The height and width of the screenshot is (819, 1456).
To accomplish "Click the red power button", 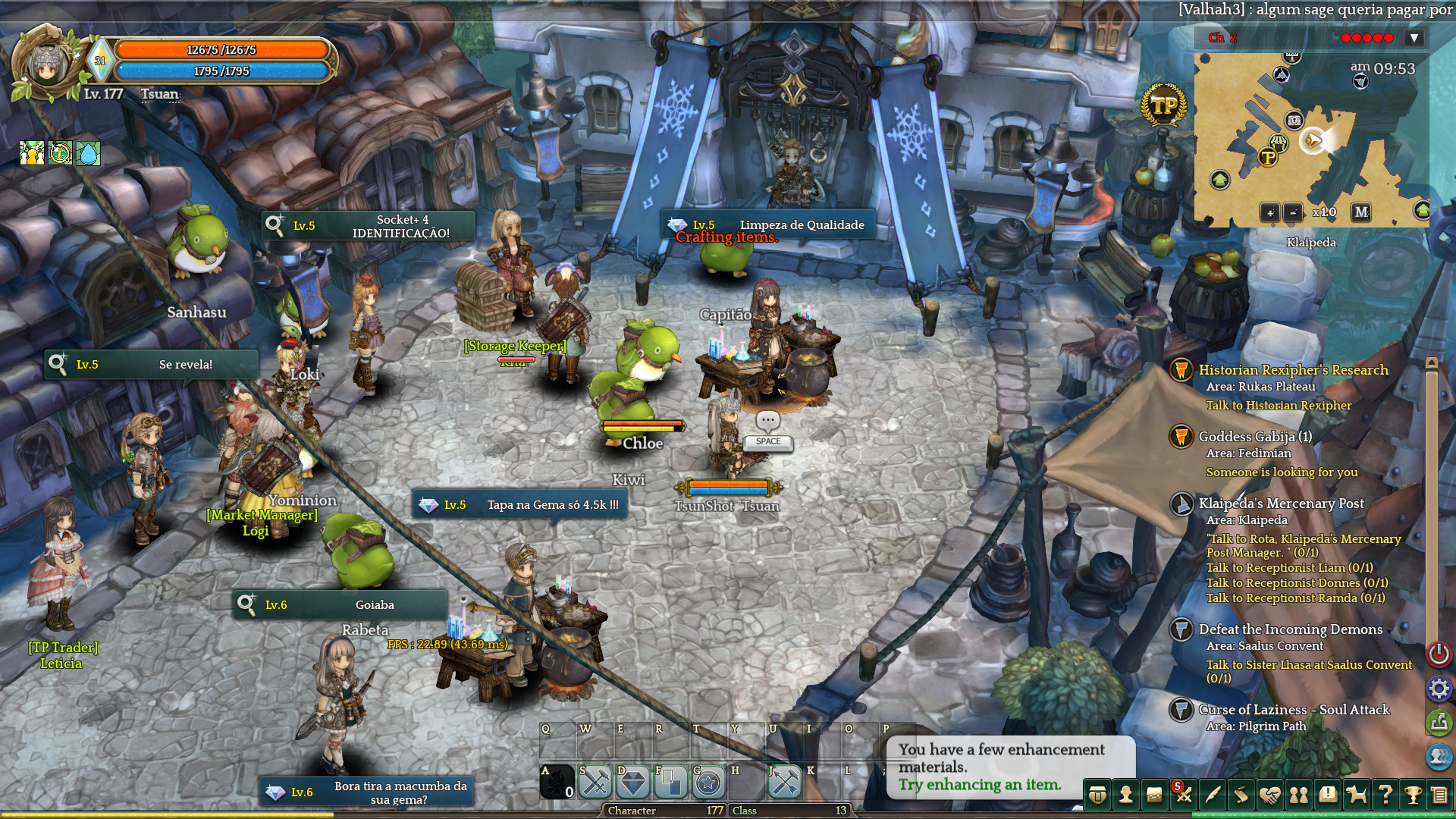I will click(1439, 654).
